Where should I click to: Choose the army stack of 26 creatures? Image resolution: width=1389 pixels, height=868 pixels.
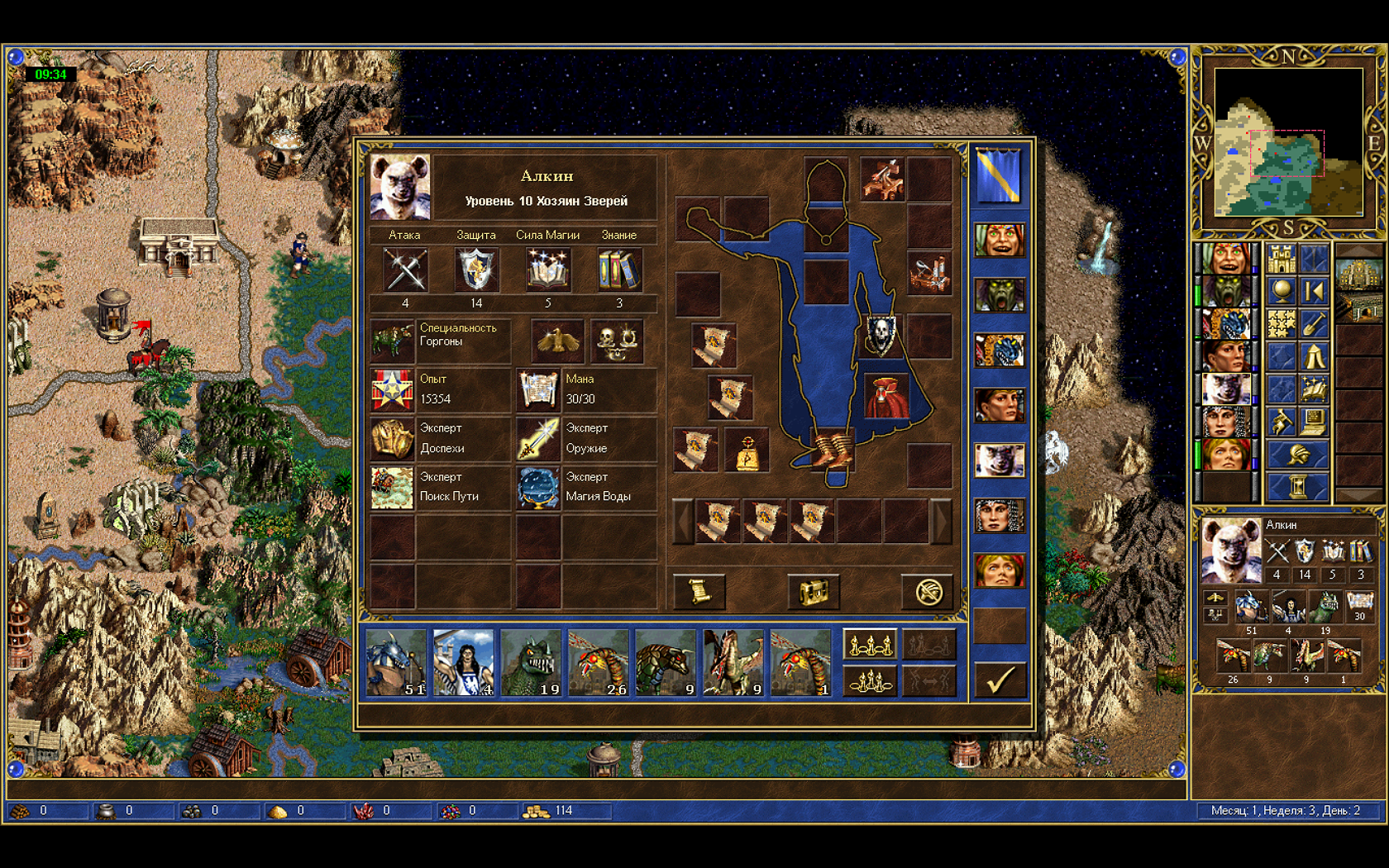click(x=598, y=662)
